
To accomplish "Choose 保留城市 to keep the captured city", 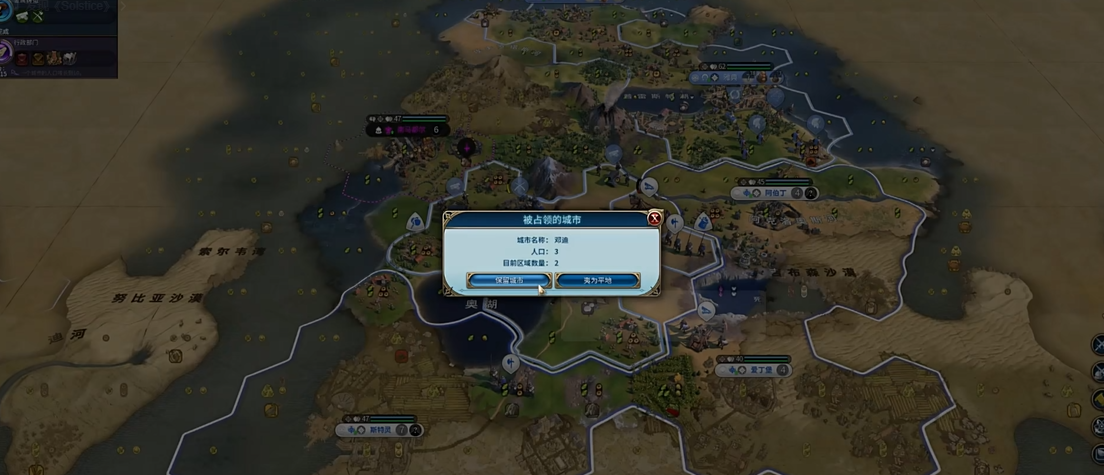I will 508,280.
